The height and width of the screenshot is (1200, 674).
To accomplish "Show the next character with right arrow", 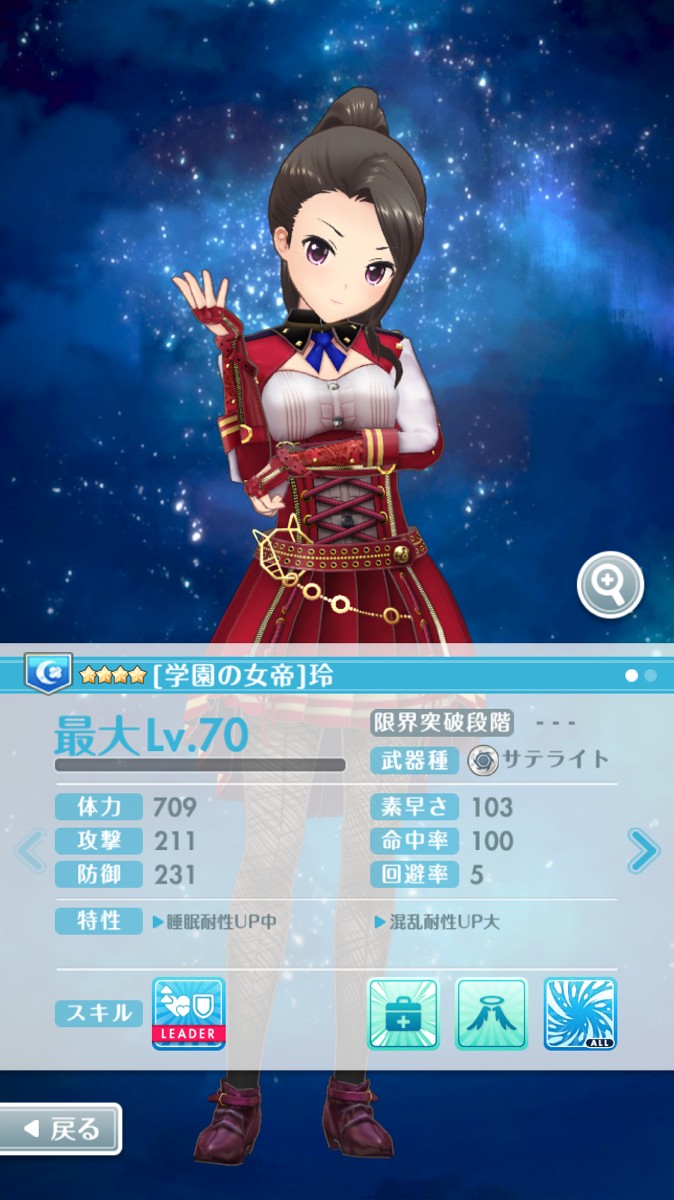I will [x=642, y=851].
